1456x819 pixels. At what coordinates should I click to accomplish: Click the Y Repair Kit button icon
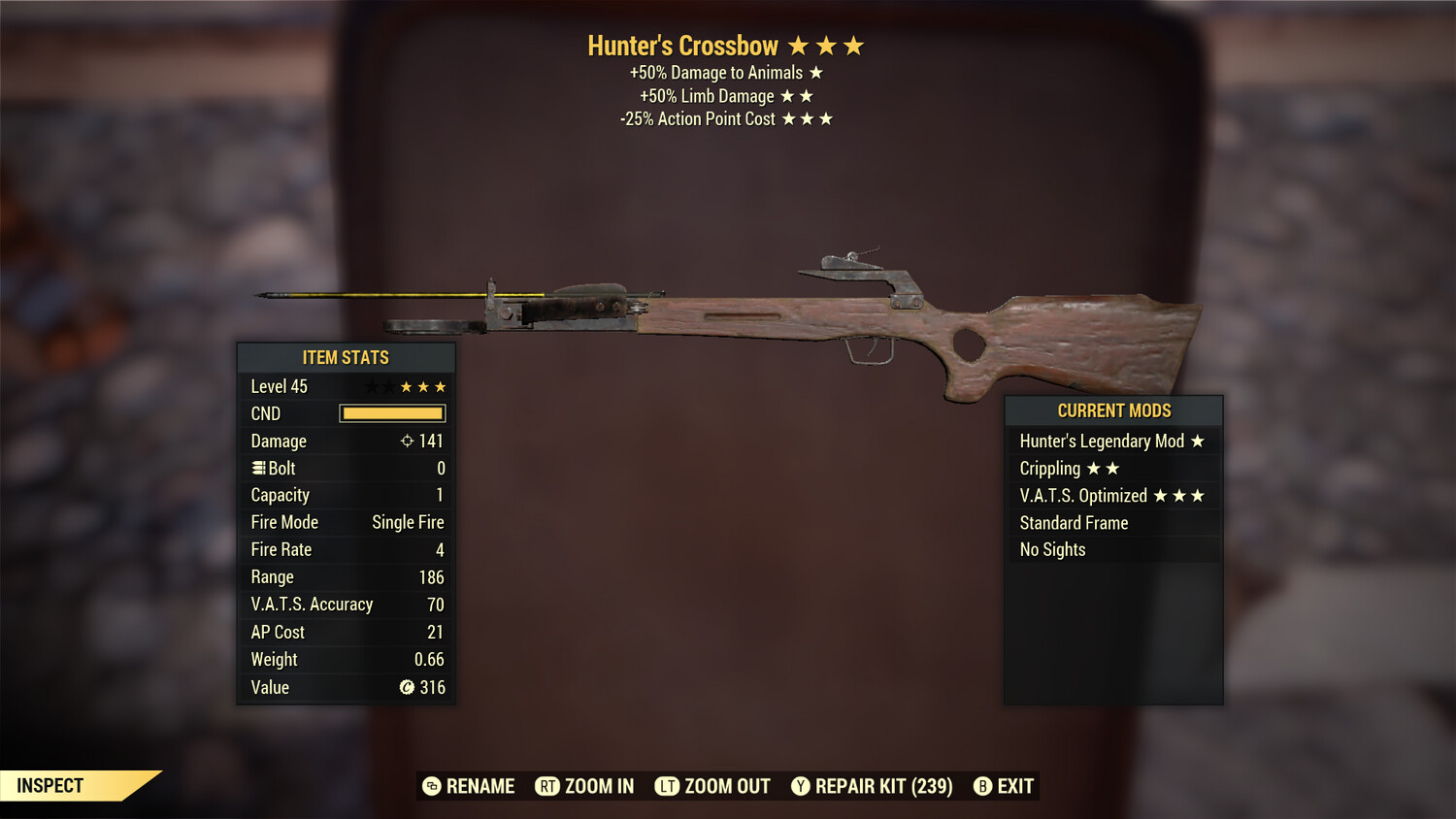pyautogui.click(x=802, y=786)
